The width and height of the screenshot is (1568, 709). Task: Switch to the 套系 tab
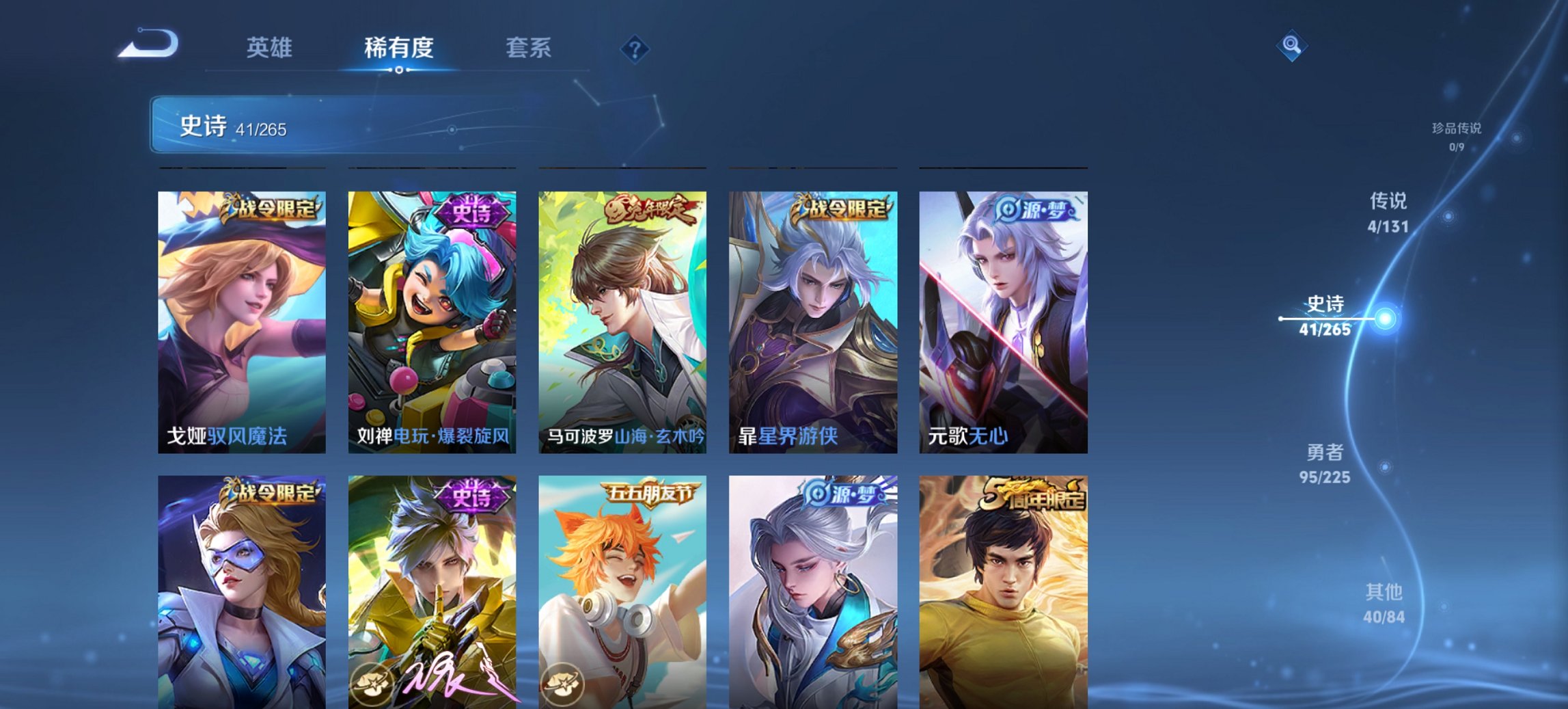pyautogui.click(x=528, y=48)
